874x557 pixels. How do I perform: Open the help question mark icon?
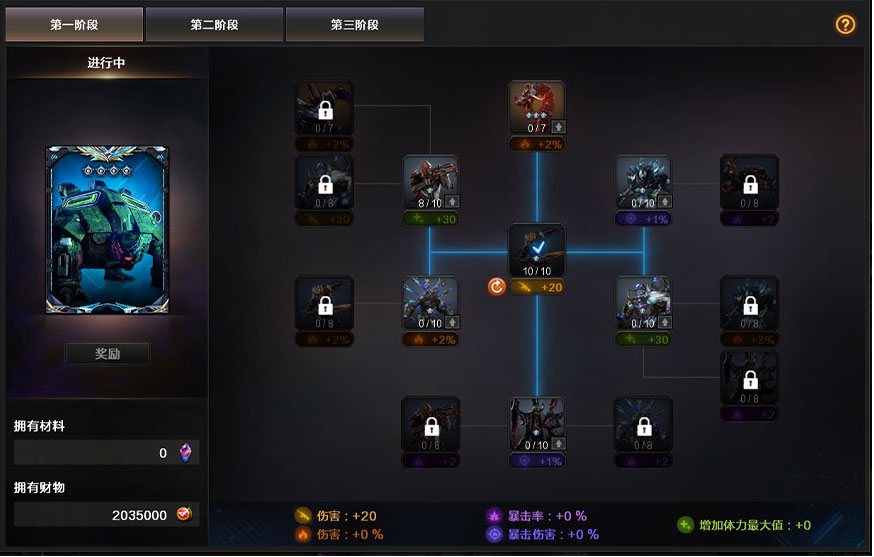coord(845,25)
